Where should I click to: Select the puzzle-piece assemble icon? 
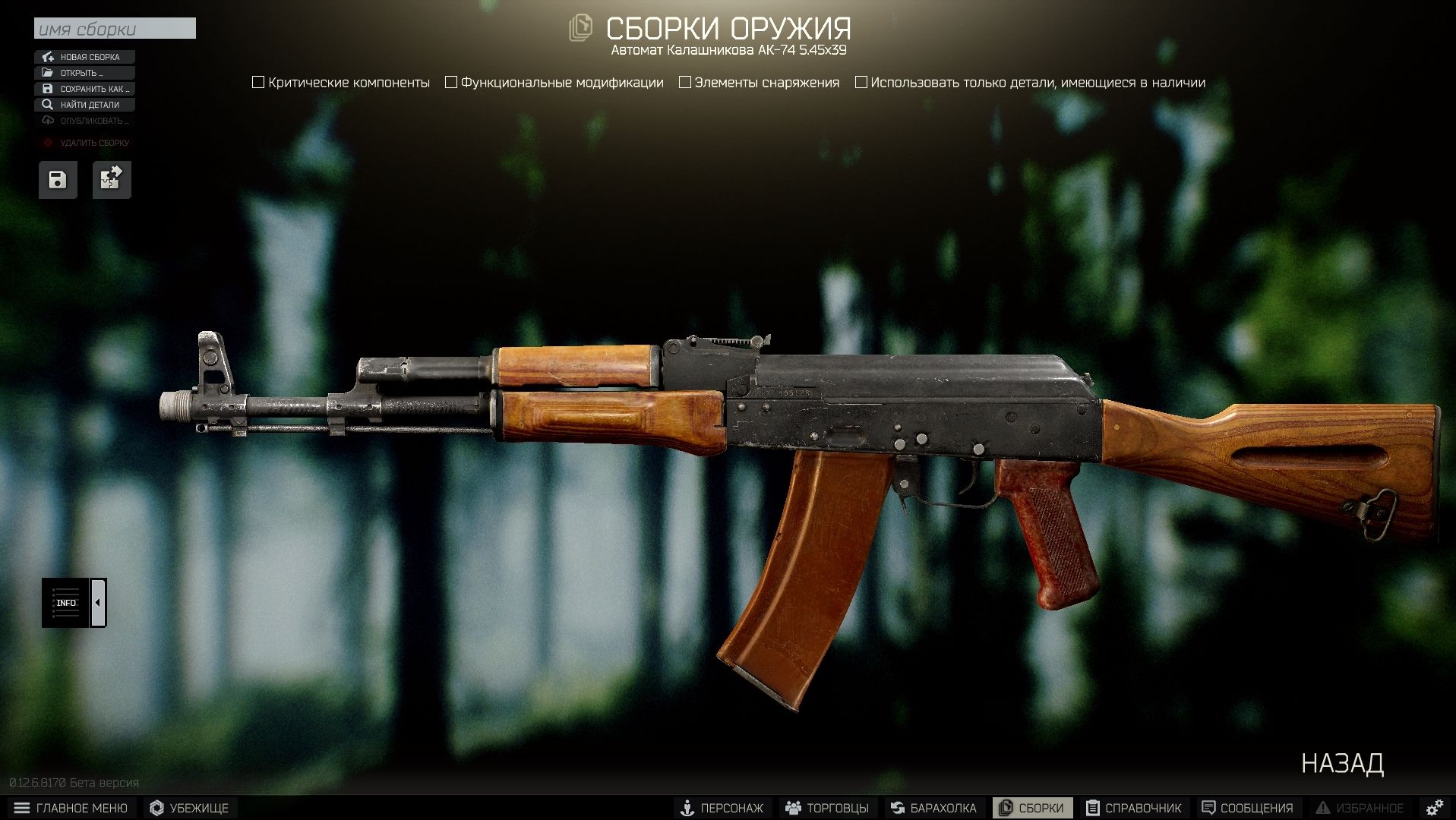point(111,179)
